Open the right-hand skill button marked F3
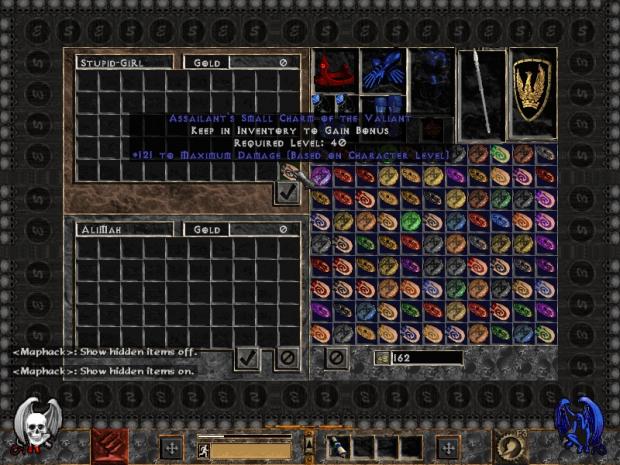This screenshot has height=465, width=620. coord(512,446)
